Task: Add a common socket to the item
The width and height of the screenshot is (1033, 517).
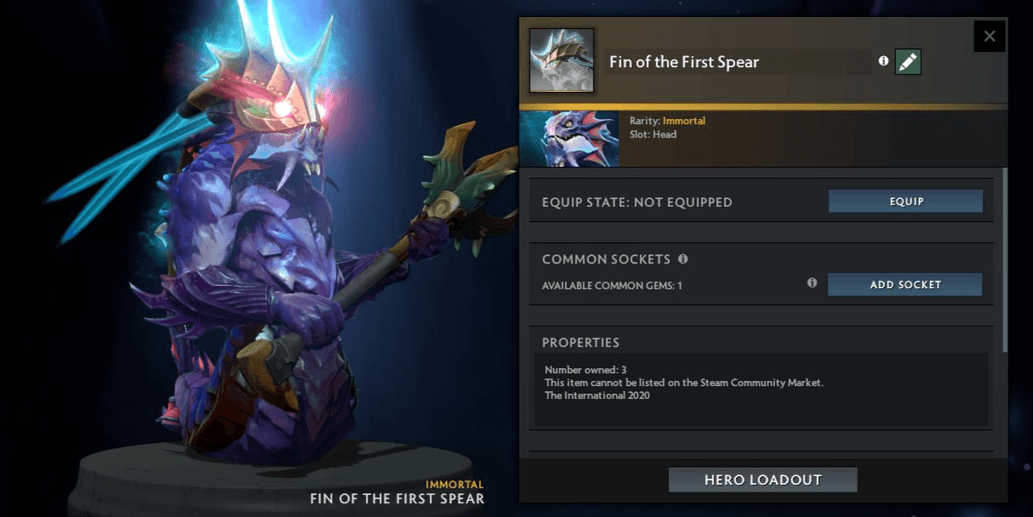Action: pos(905,285)
